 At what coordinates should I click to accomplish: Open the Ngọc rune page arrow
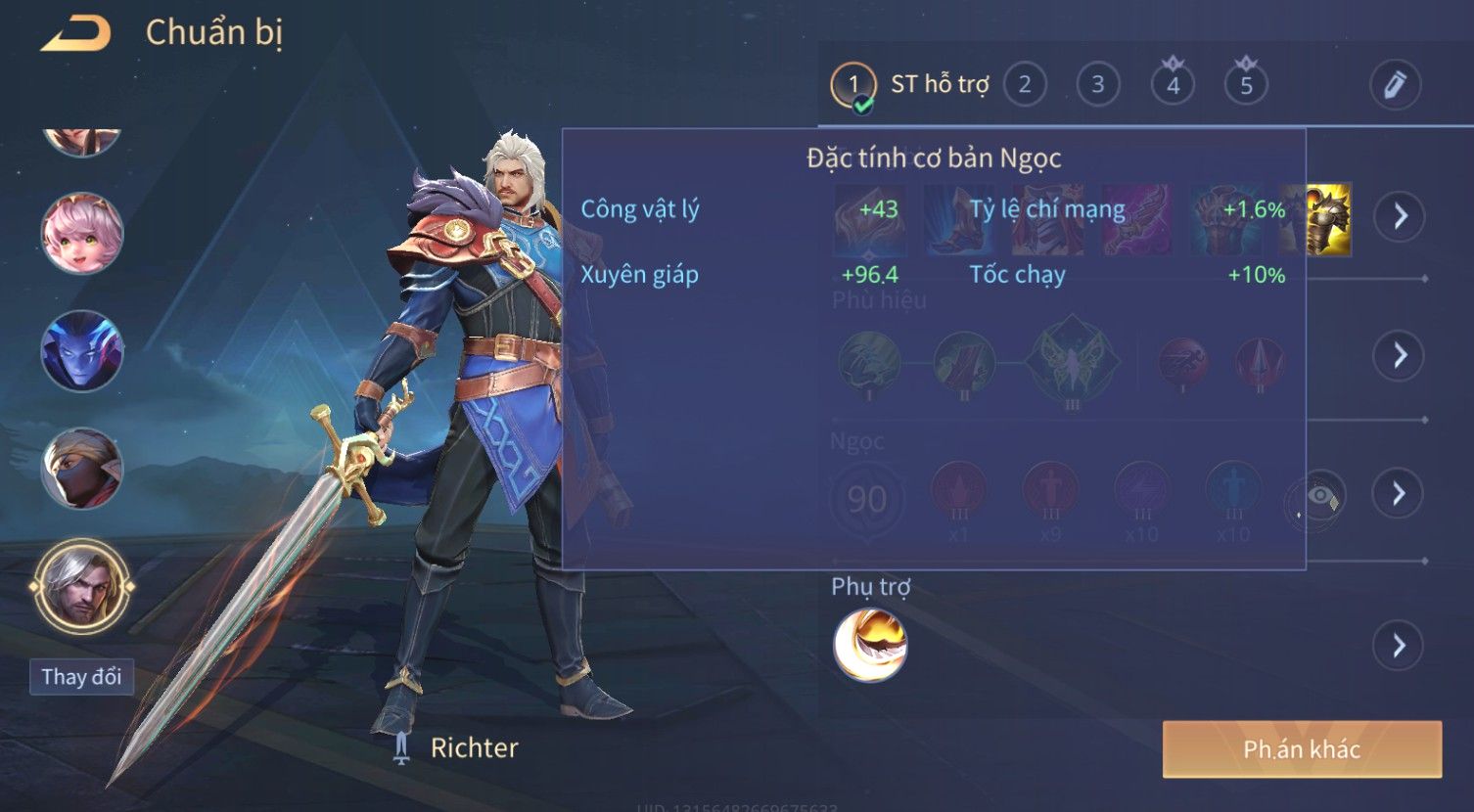pyautogui.click(x=1400, y=493)
